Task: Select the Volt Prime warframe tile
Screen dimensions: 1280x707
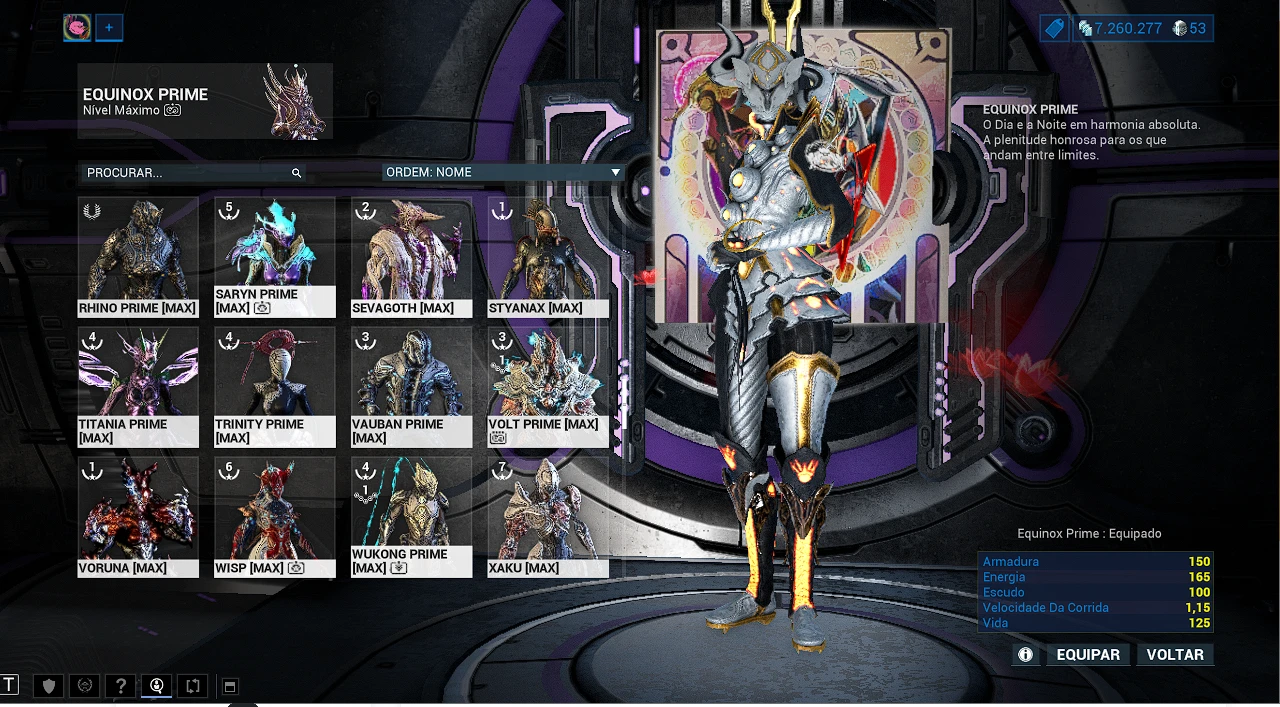Action: 548,386
